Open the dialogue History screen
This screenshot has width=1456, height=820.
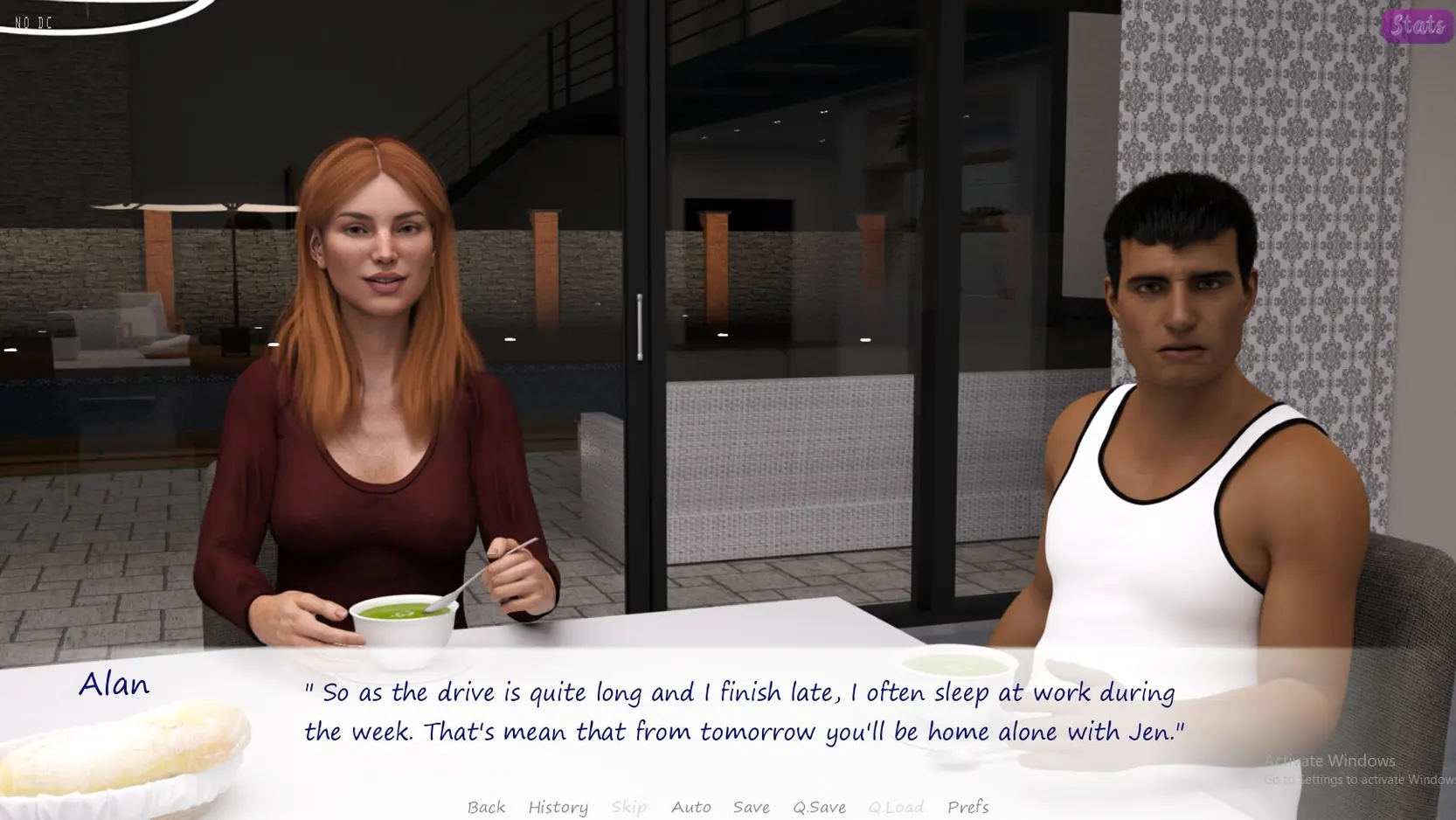(558, 806)
